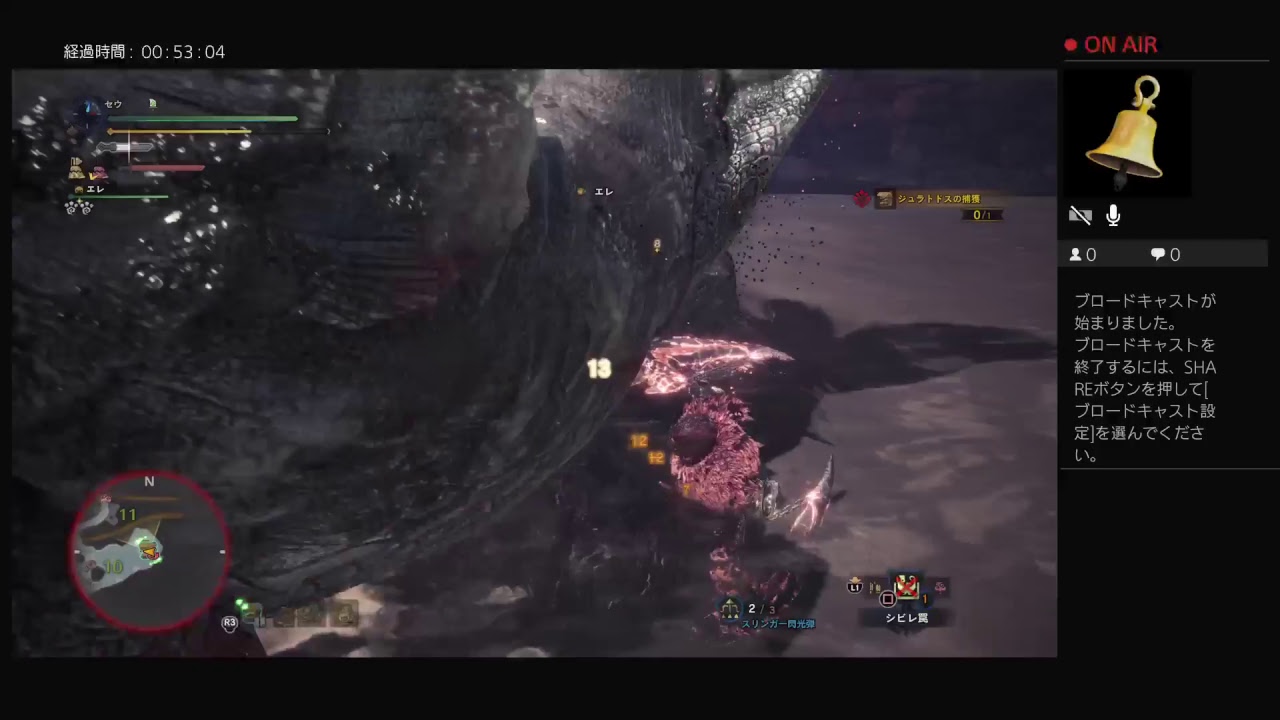Click a paw-print Palico gadget icon

70,208
